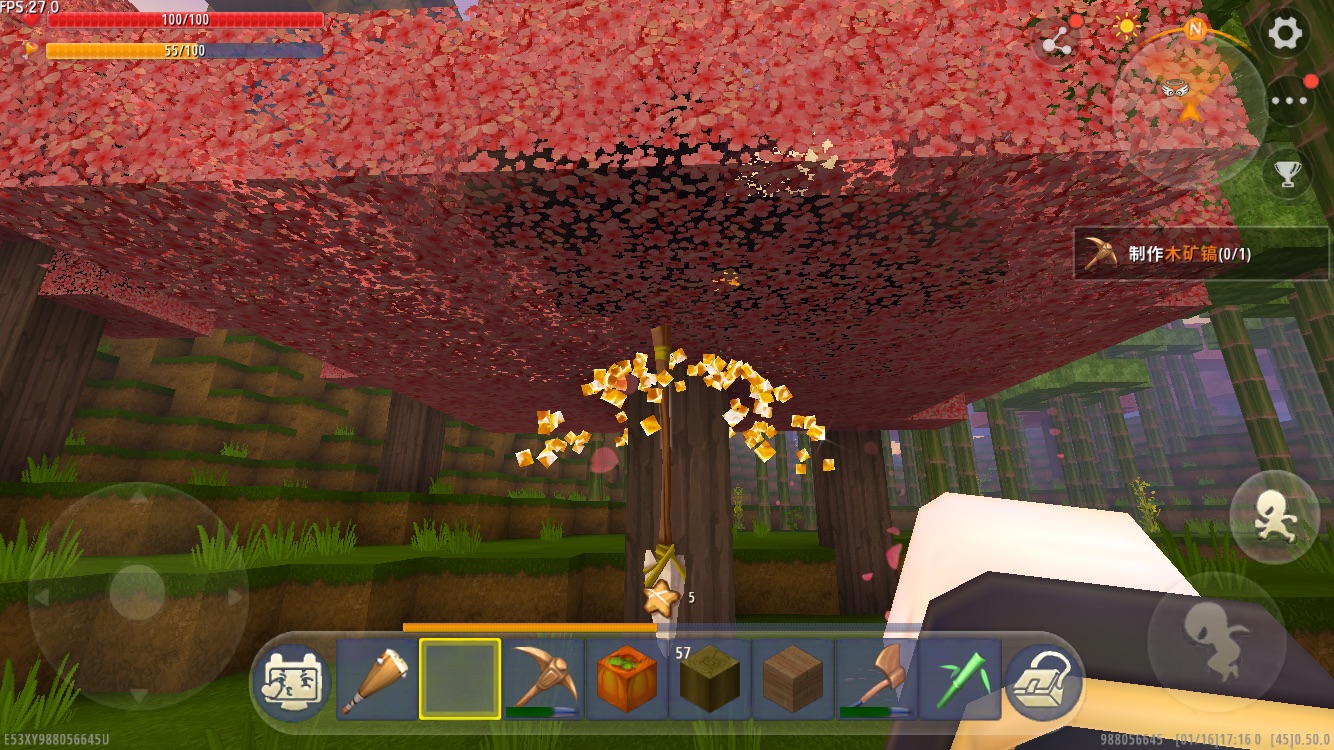Viewport: 1334px width, 750px height.
Task: Tap the virtual movement joystick
Action: pyautogui.click(x=138, y=594)
